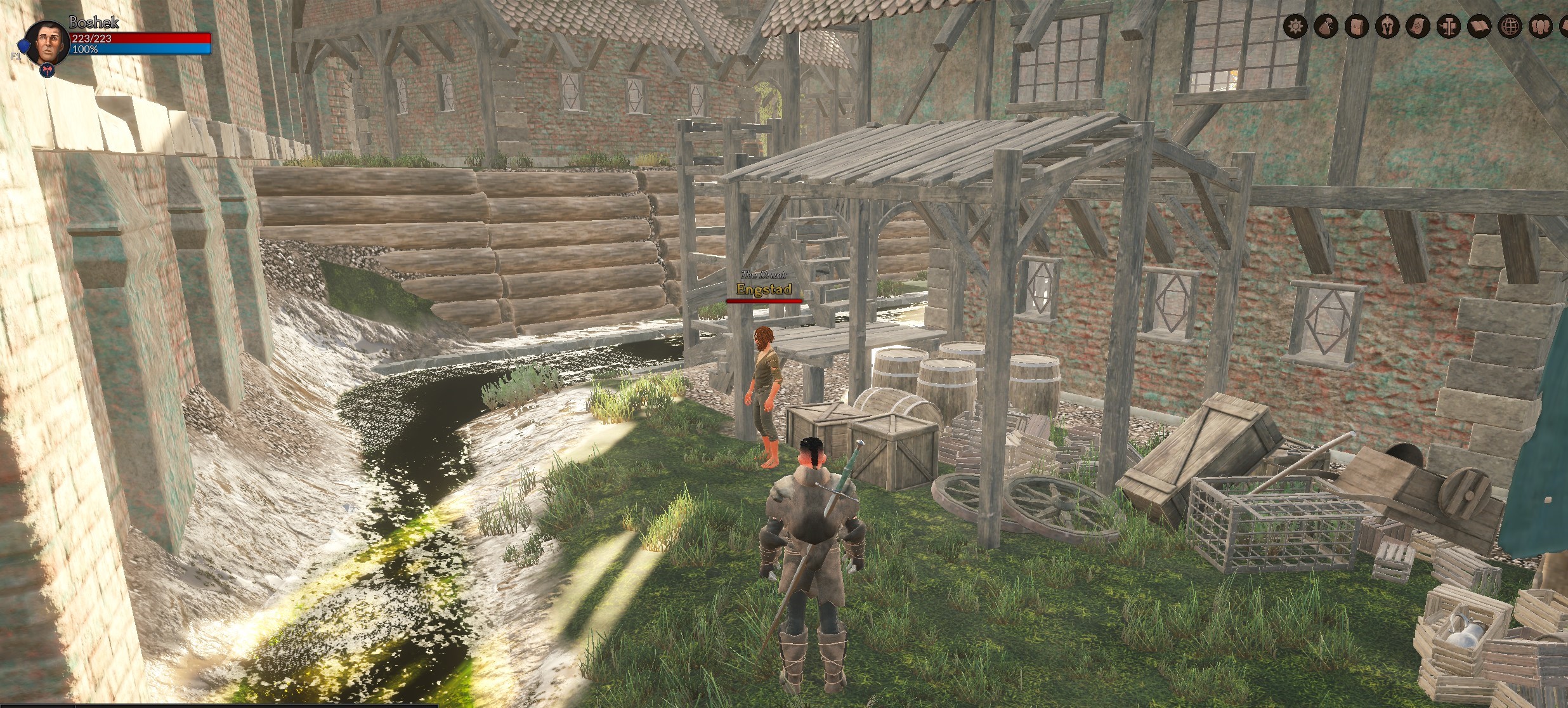Open the open-book journal icon
Viewport: 1568px width, 708px height.
coord(1478,26)
